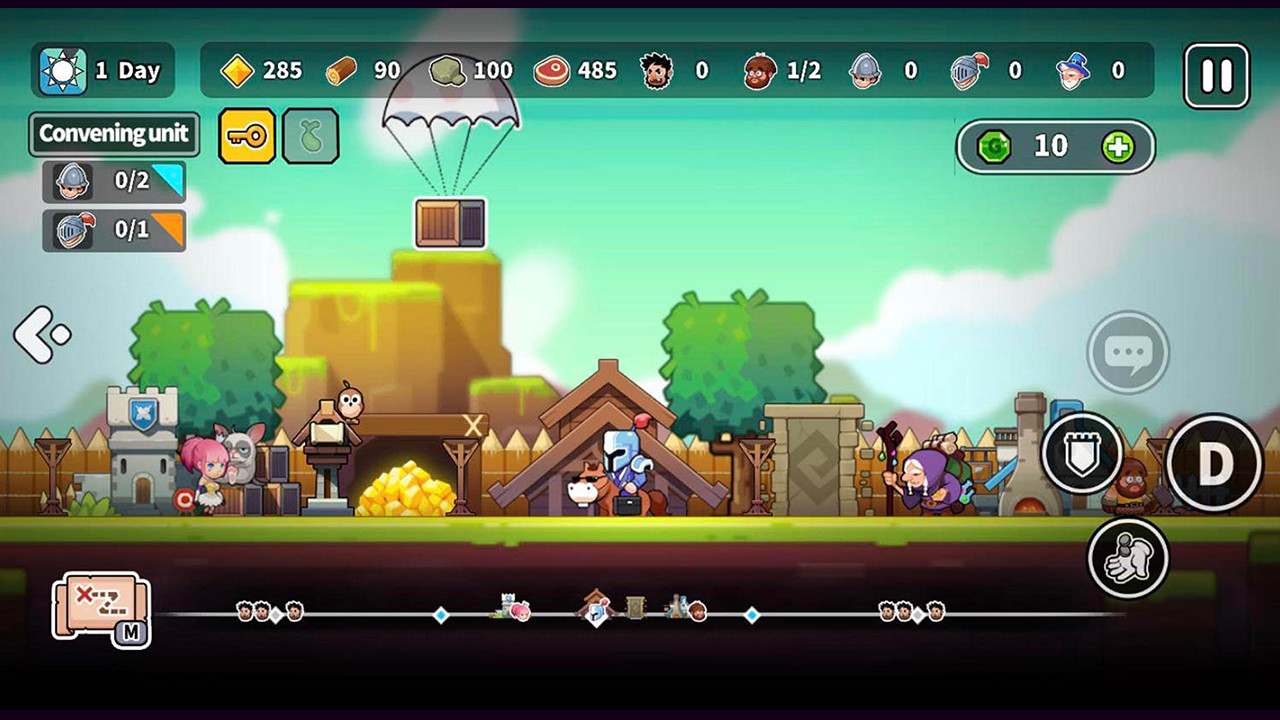Open the back arrow chevron on the left
The image size is (1280, 720).
click(40, 334)
